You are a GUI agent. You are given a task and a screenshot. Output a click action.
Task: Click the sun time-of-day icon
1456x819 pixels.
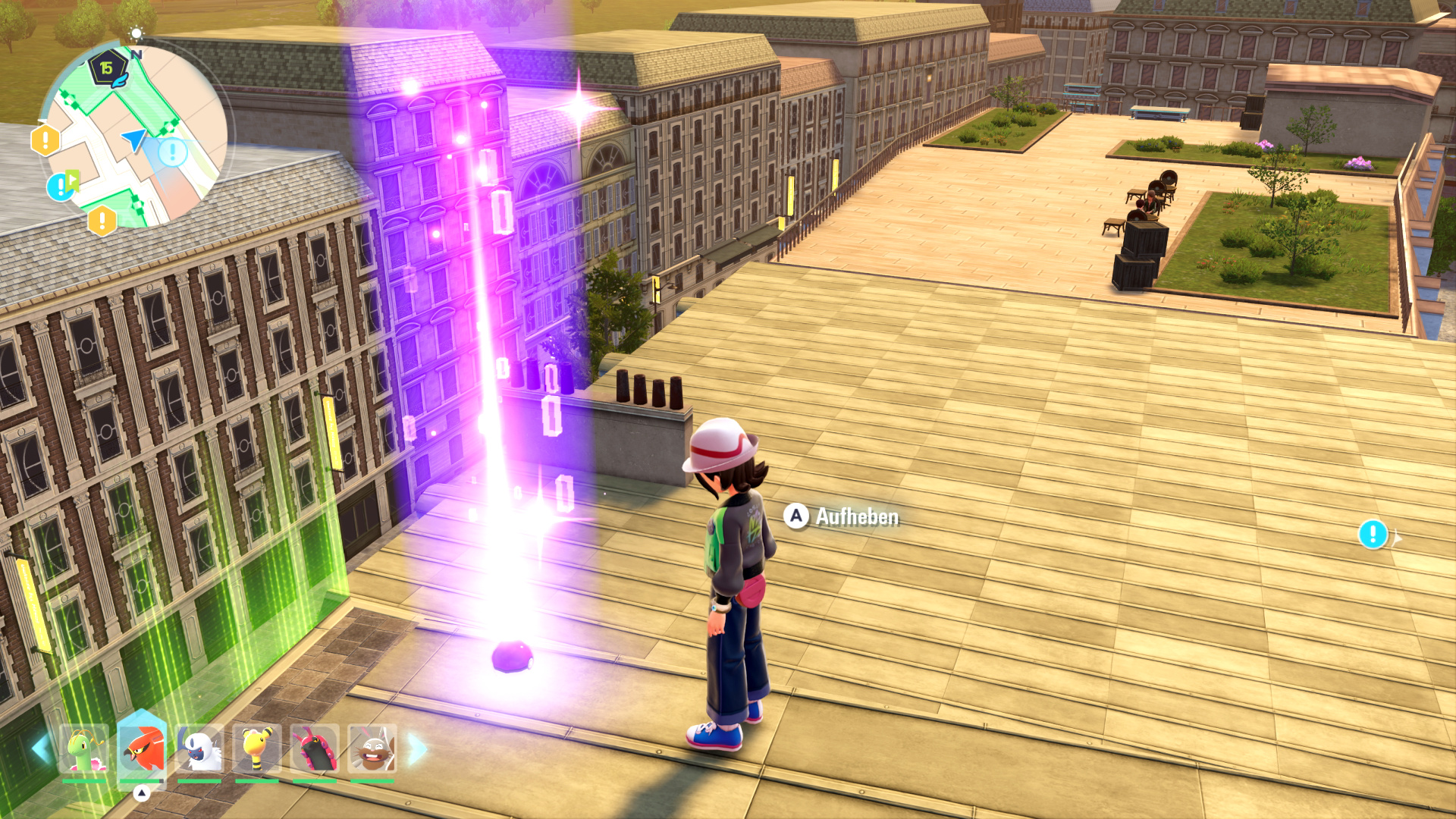[x=136, y=33]
